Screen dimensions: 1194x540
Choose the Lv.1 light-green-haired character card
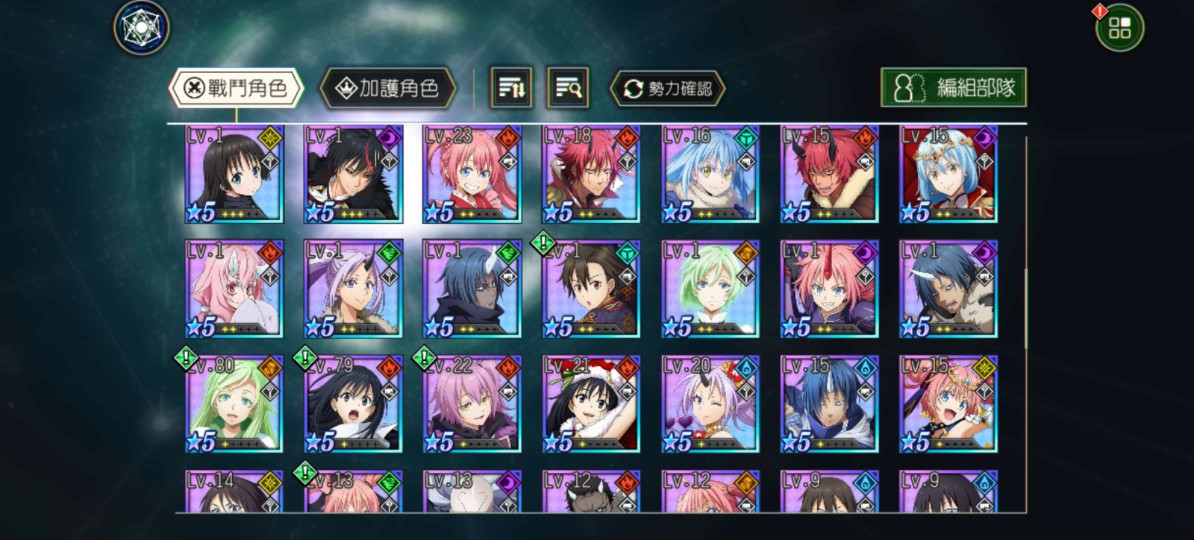click(711, 289)
